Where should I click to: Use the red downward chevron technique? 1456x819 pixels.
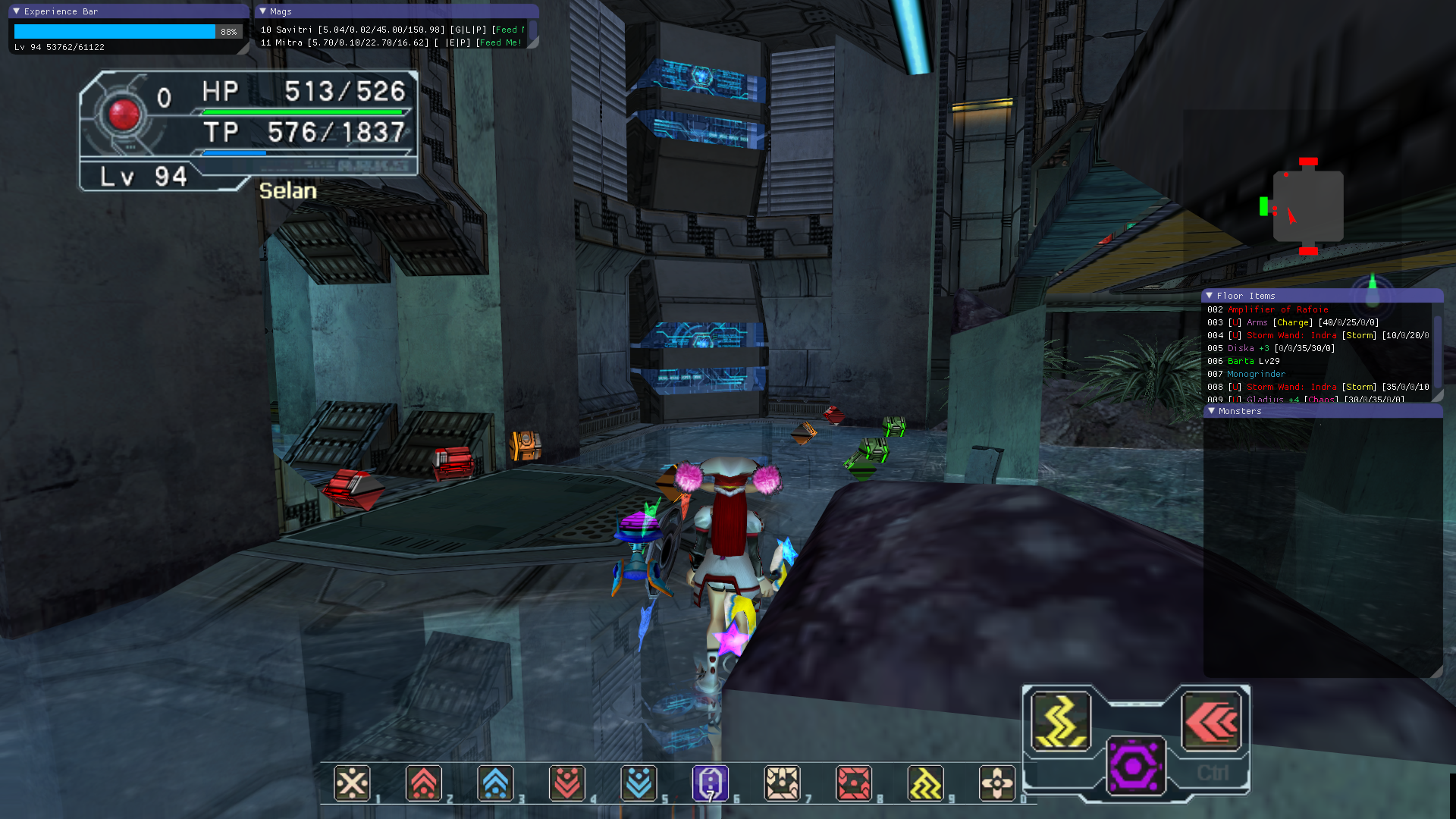click(x=567, y=783)
